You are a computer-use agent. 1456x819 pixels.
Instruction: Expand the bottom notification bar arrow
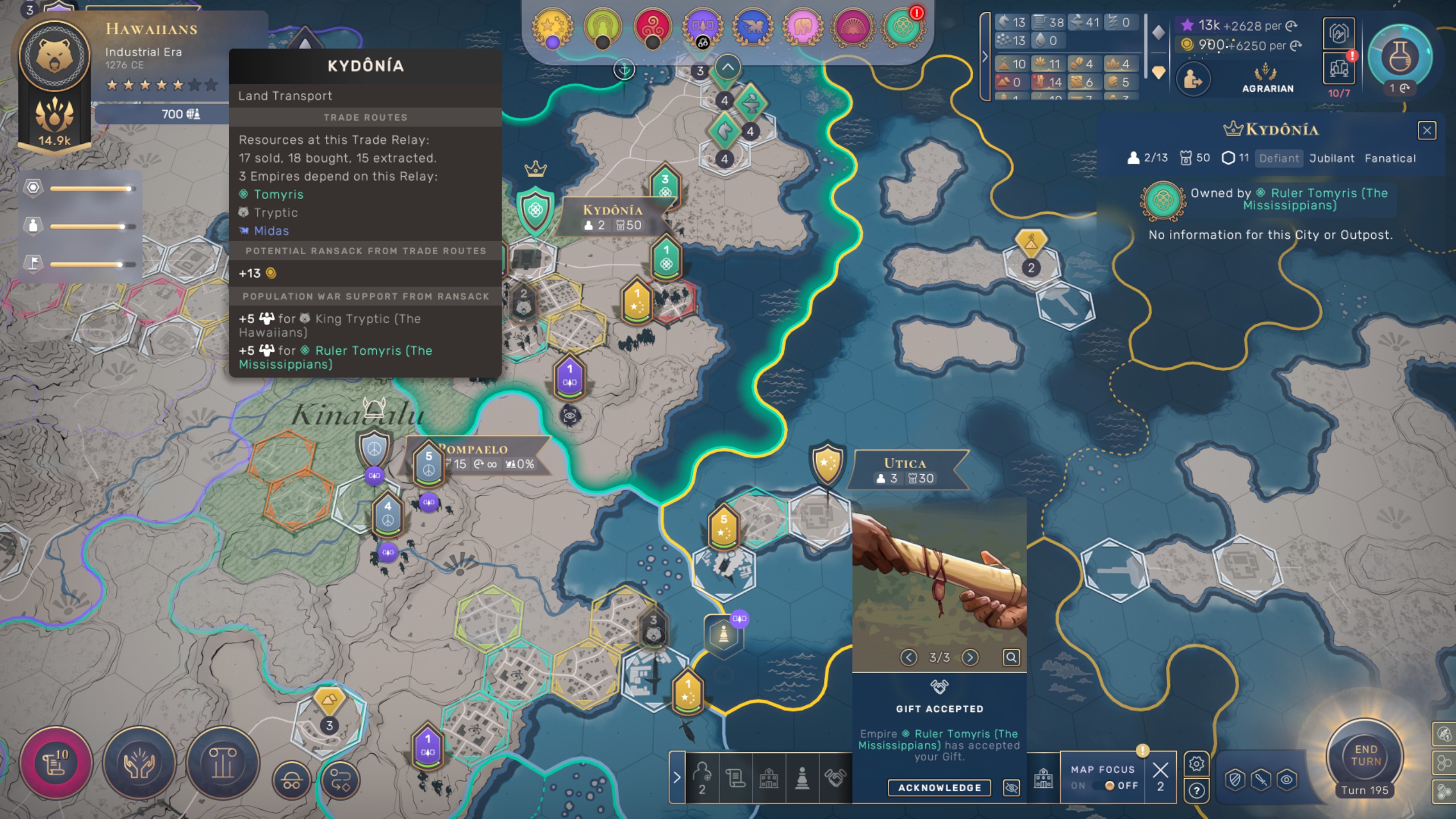click(x=677, y=777)
